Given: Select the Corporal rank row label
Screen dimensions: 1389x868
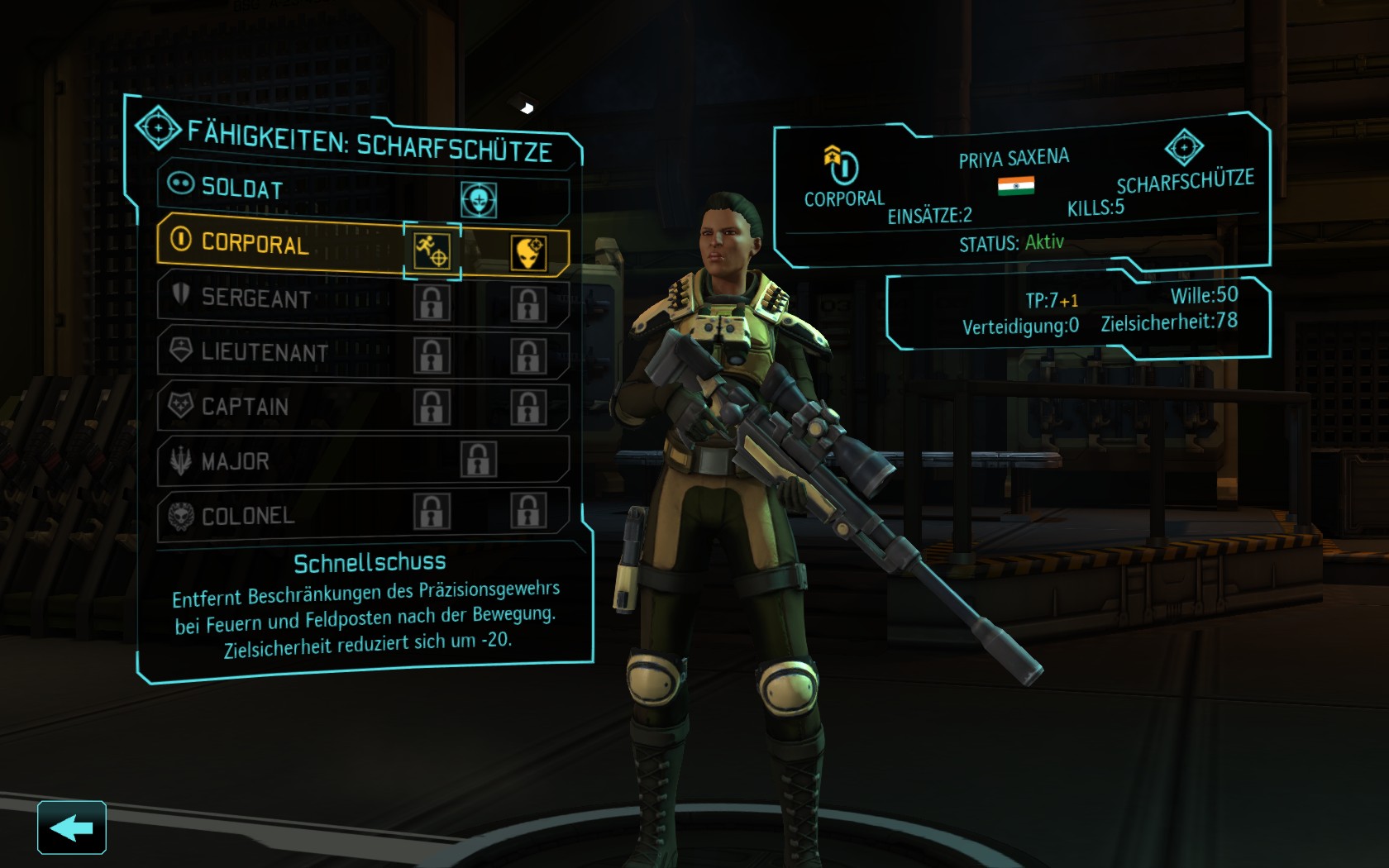Looking at the screenshot, I should pyautogui.click(x=255, y=243).
